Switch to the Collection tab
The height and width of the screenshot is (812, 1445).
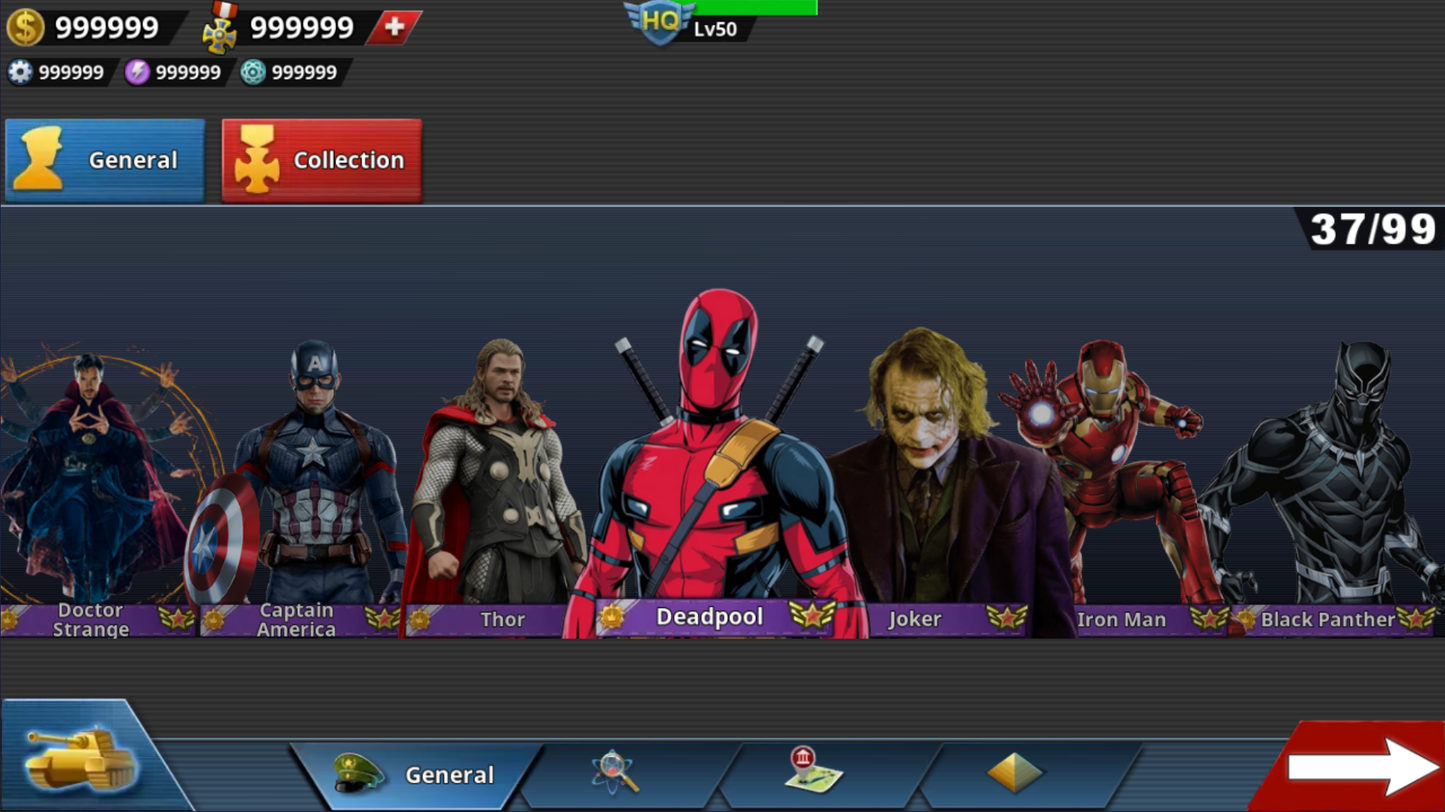coord(321,159)
